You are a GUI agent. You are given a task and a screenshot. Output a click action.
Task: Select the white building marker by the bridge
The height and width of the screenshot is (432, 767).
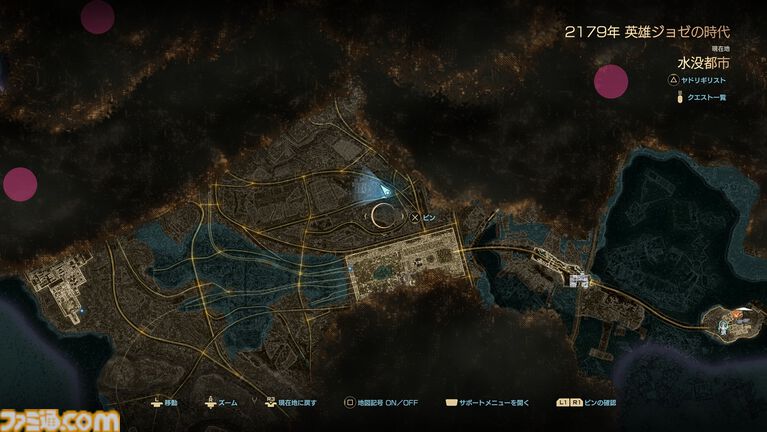577,281
